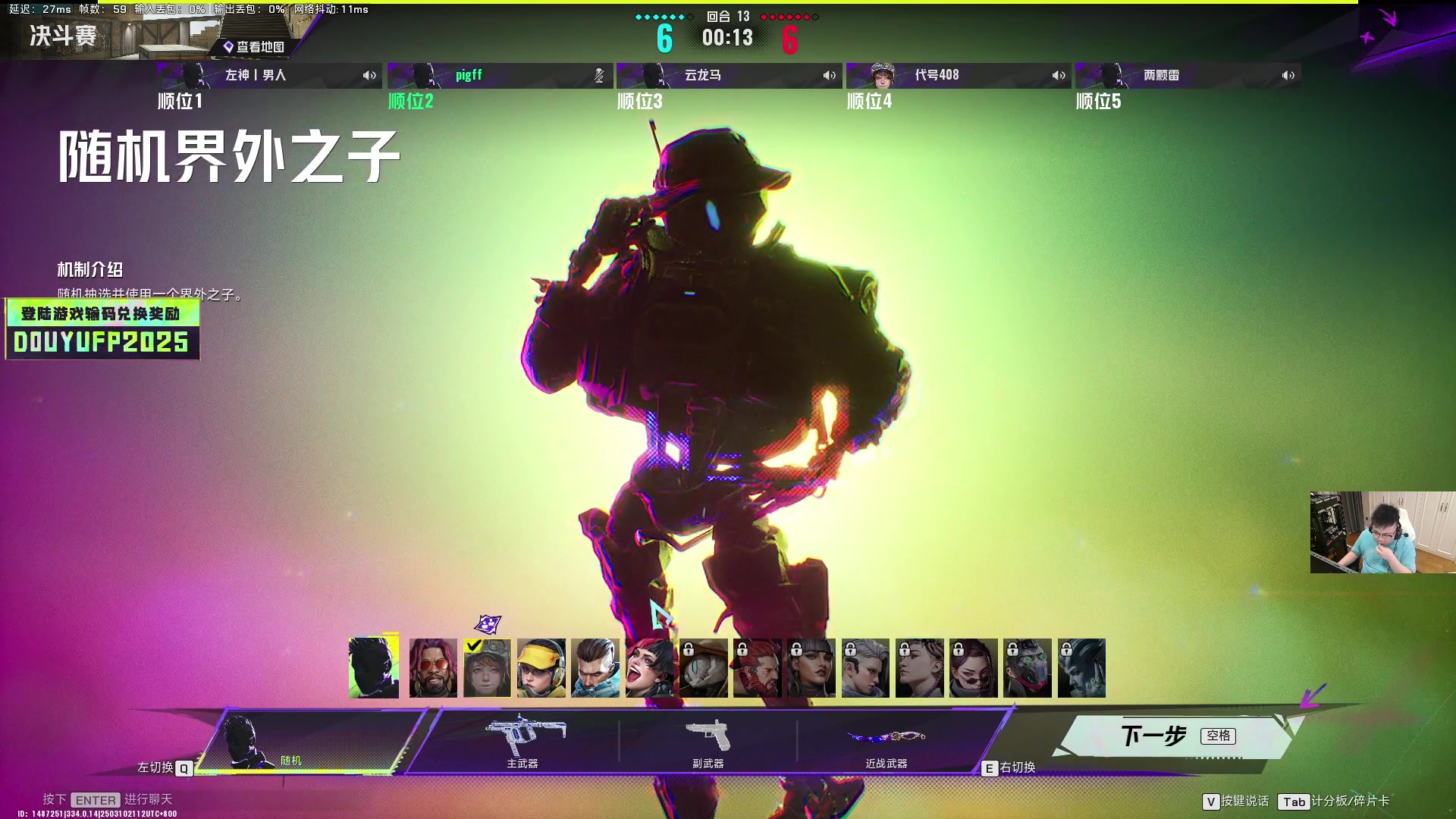Mute speaker for player 云龙马
Screen dimensions: 1456x819
[x=829, y=75]
